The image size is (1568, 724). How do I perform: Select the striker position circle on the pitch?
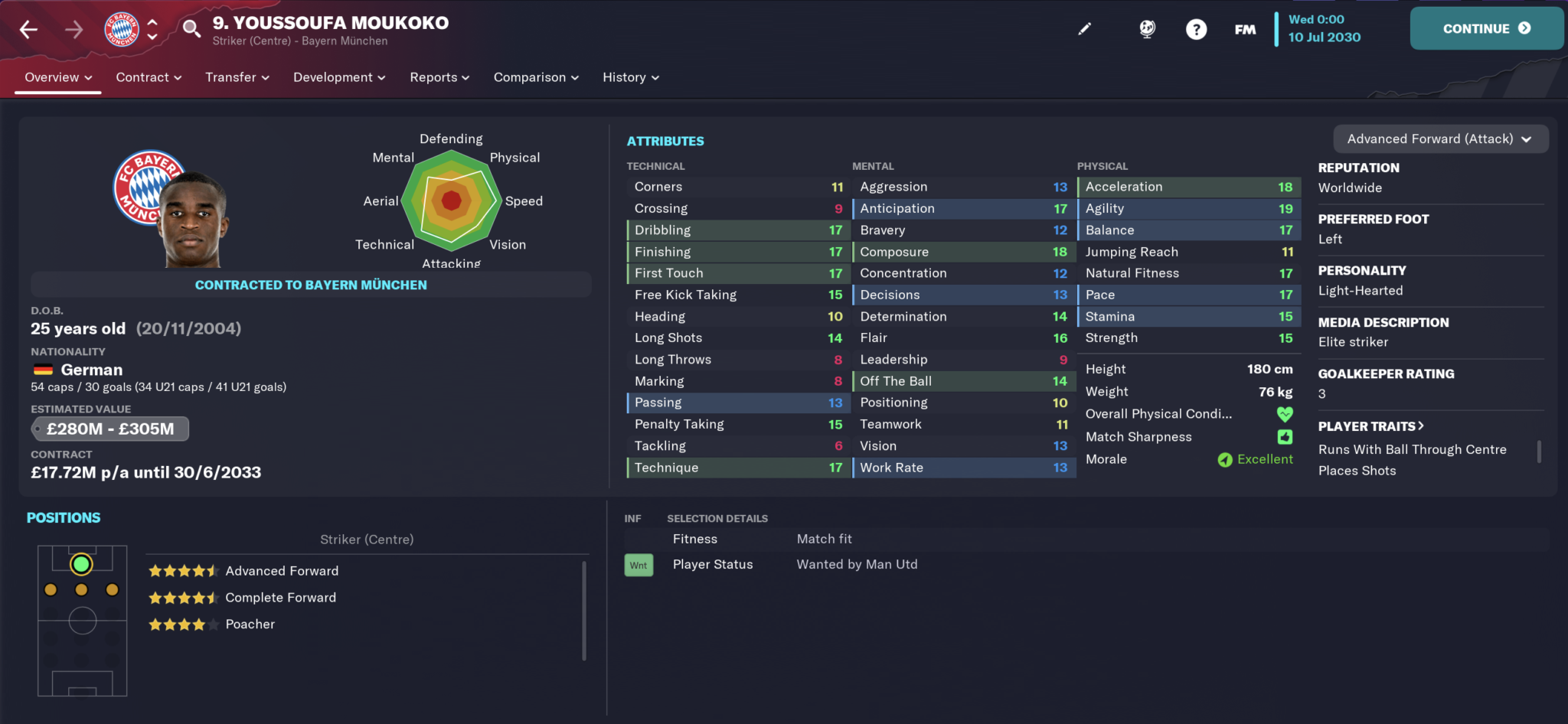click(x=80, y=564)
